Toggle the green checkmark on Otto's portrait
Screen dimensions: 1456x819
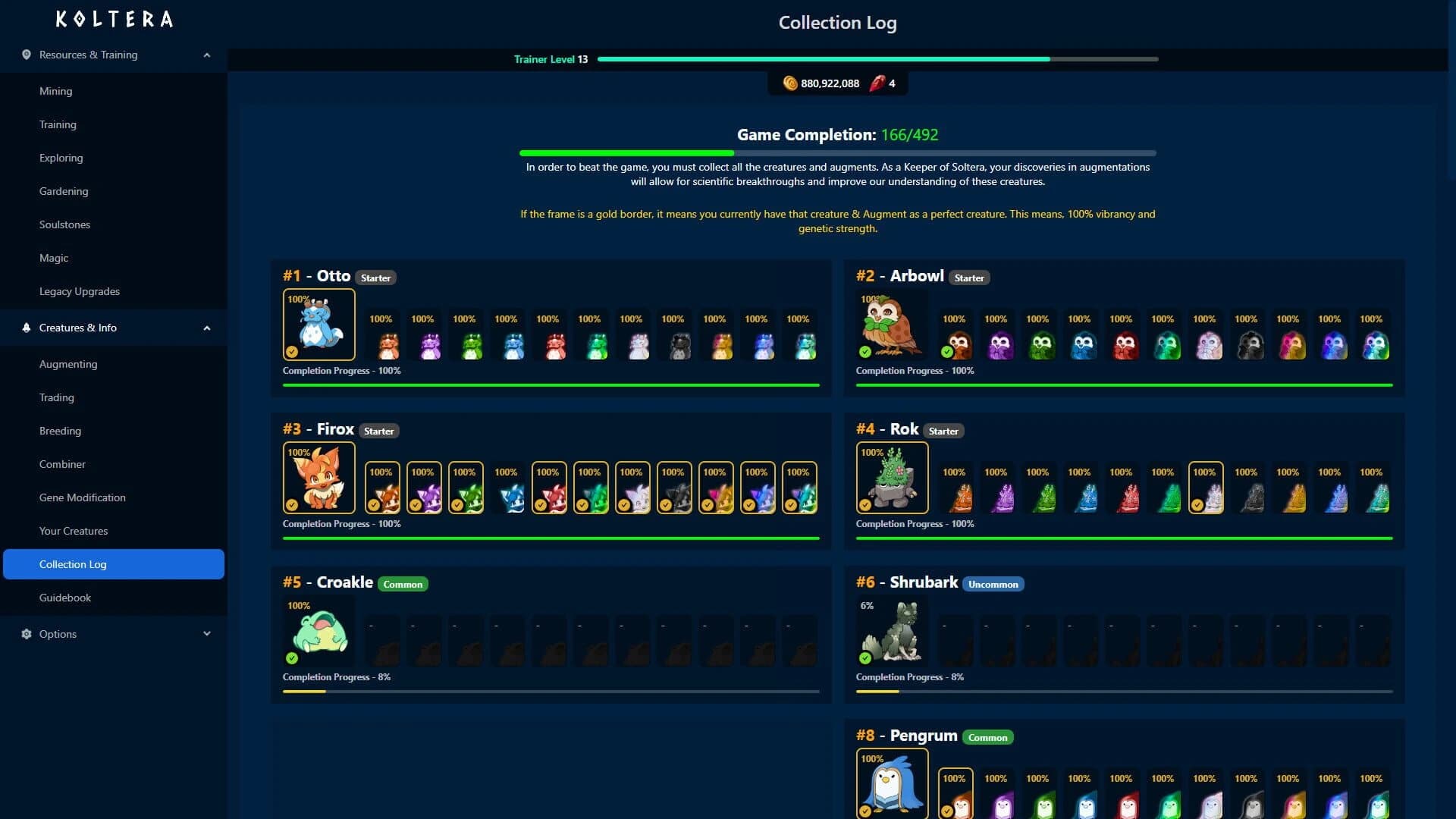pyautogui.click(x=292, y=350)
